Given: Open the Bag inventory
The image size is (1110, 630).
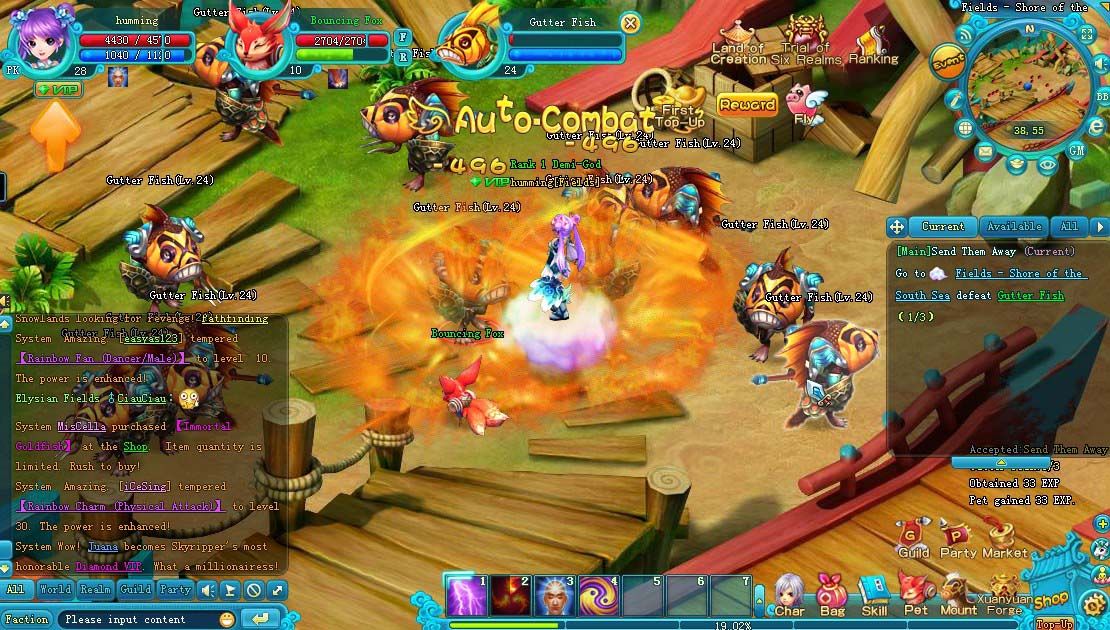Looking at the screenshot, I should click(x=832, y=594).
